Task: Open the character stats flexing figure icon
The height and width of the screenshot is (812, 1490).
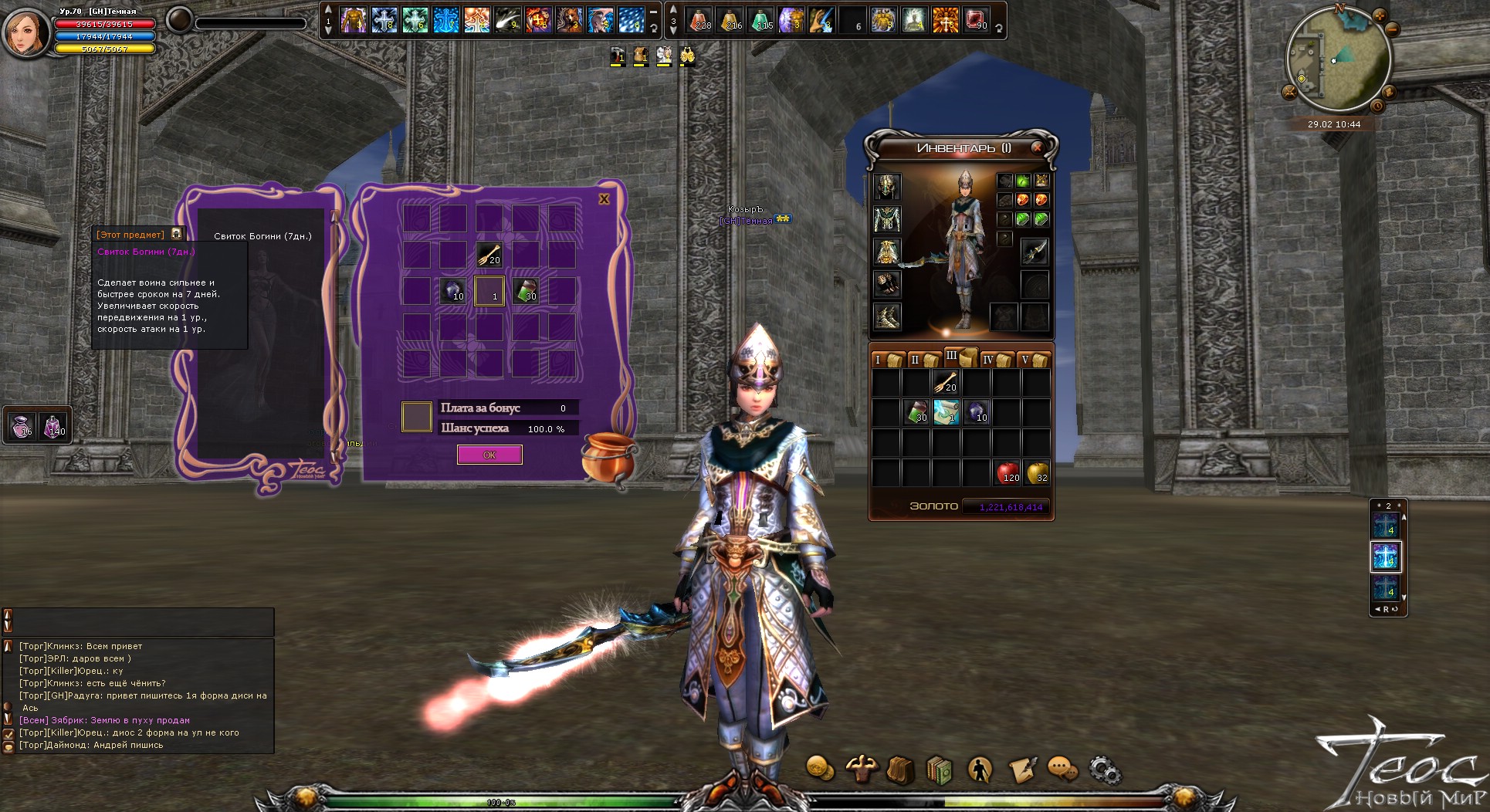Action: pyautogui.click(x=860, y=769)
